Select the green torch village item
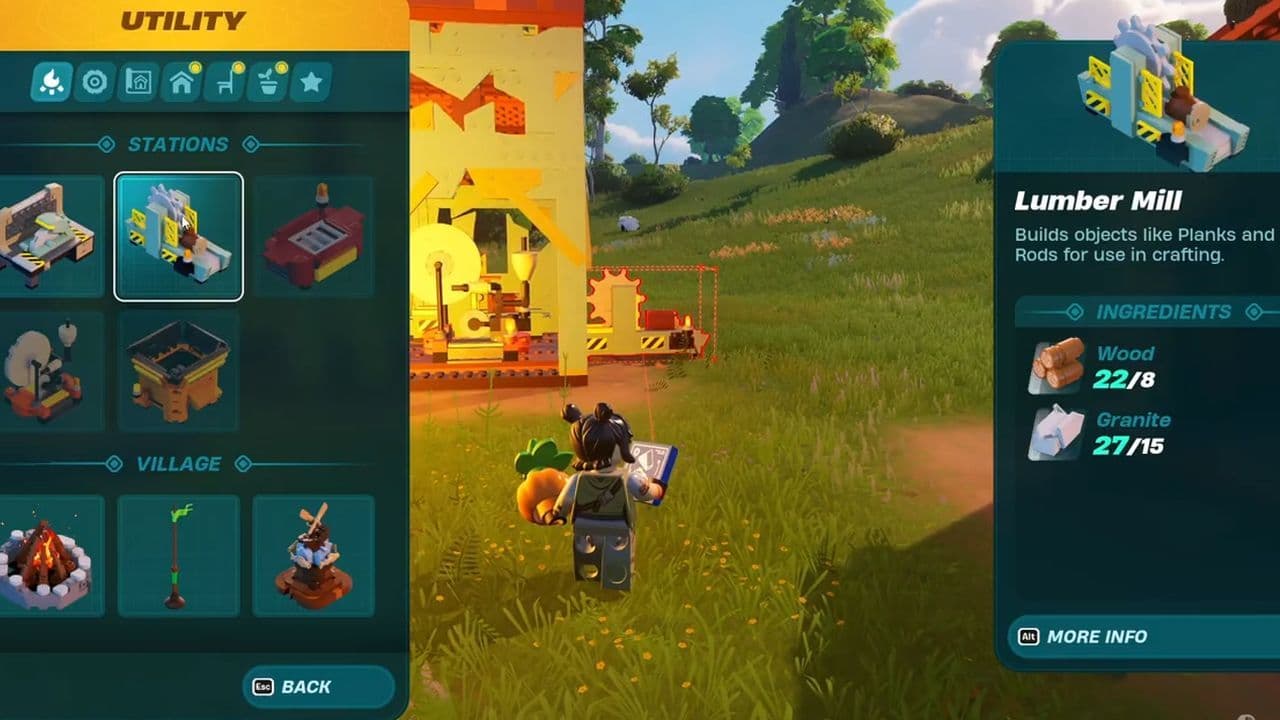The width and height of the screenshot is (1280, 720). (x=178, y=555)
